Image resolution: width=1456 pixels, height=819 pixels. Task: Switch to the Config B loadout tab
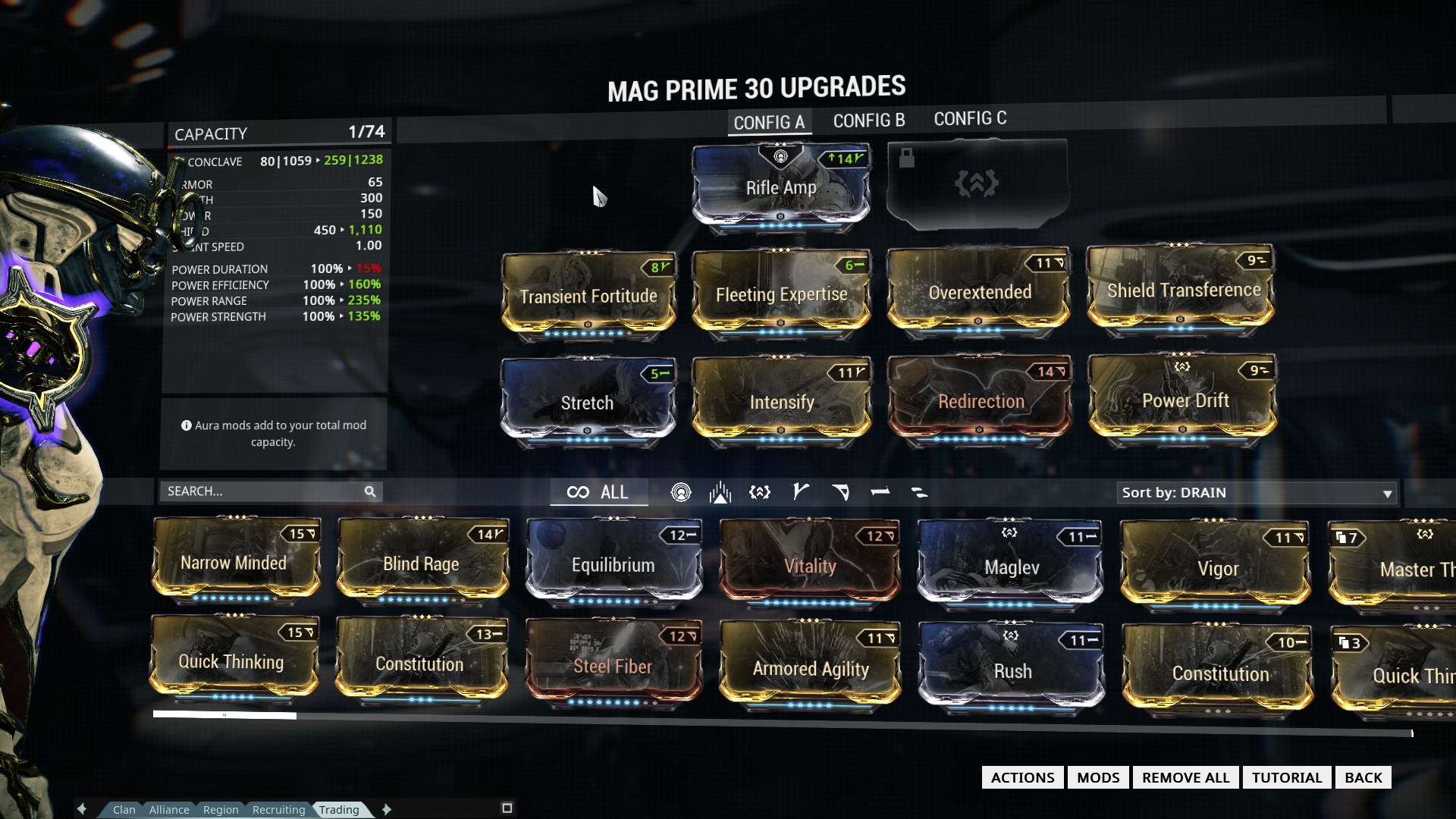coord(868,121)
